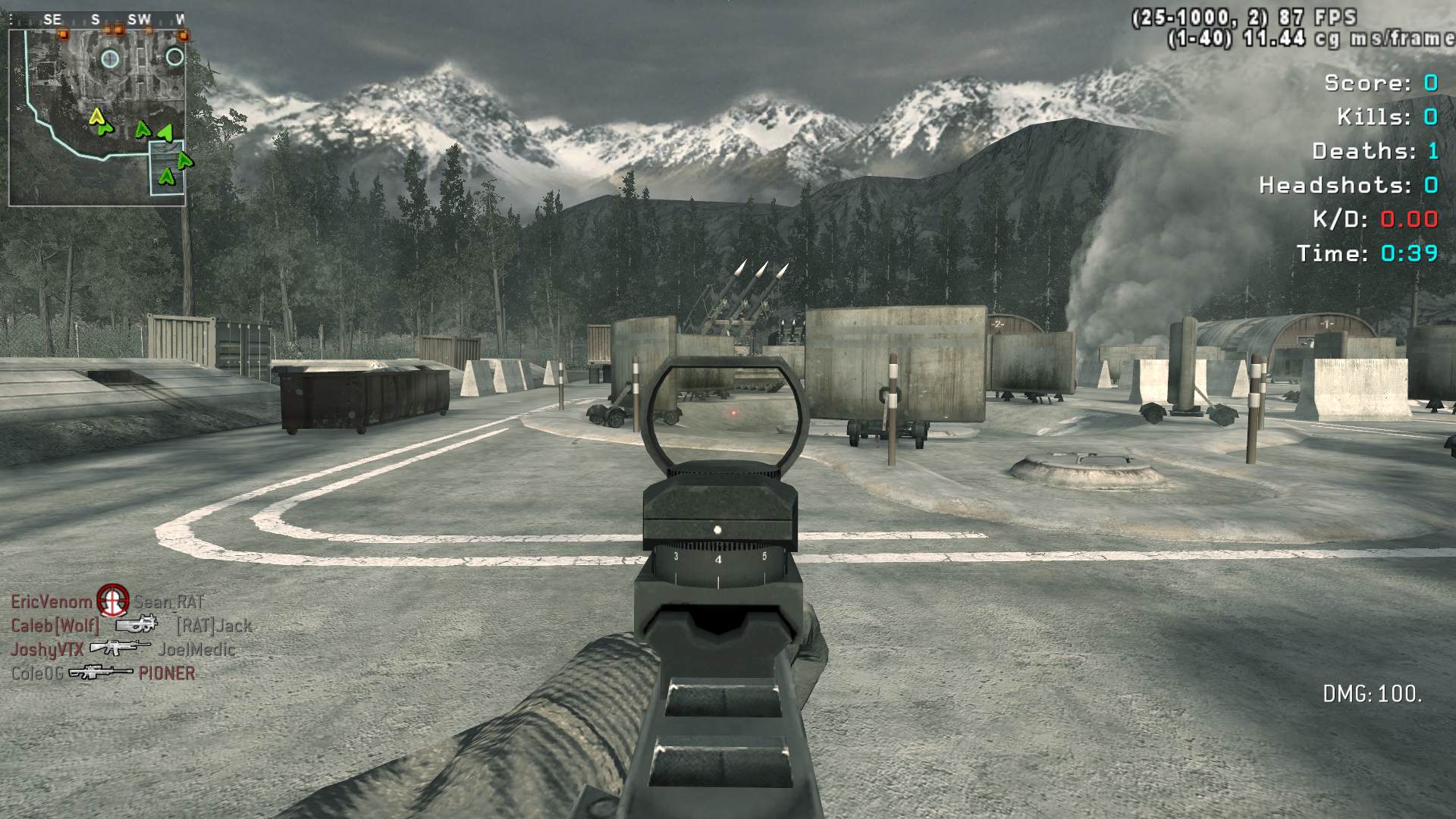Select the JoshyVTX killfeed row

pyautogui.click(x=123, y=649)
